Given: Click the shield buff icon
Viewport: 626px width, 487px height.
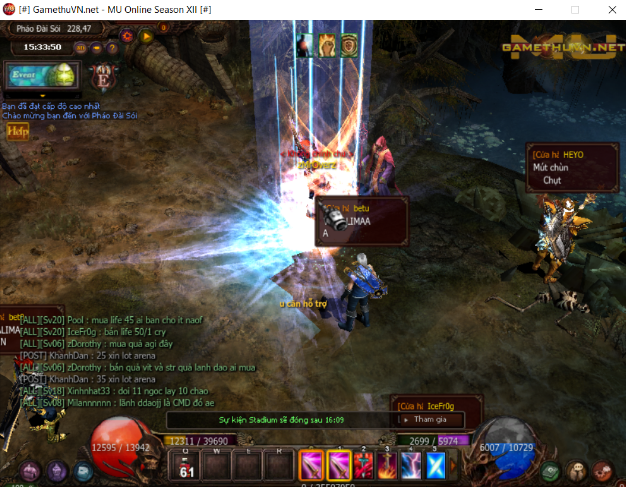Looking at the screenshot, I should [349, 44].
